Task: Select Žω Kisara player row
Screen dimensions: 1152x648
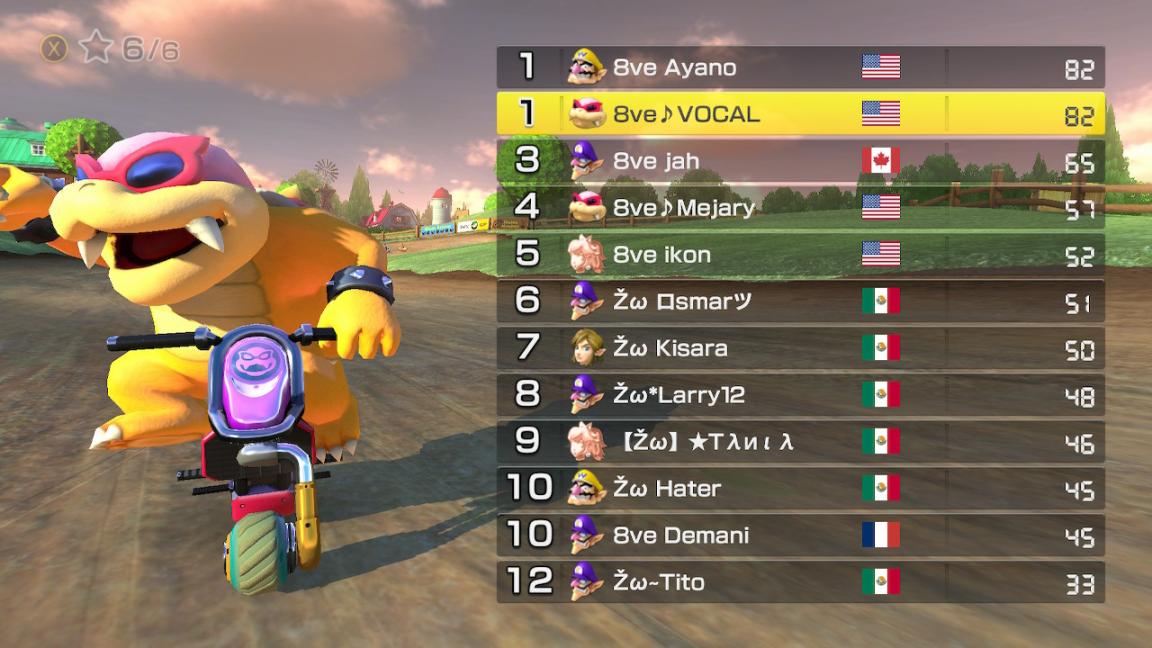Action: [800, 348]
